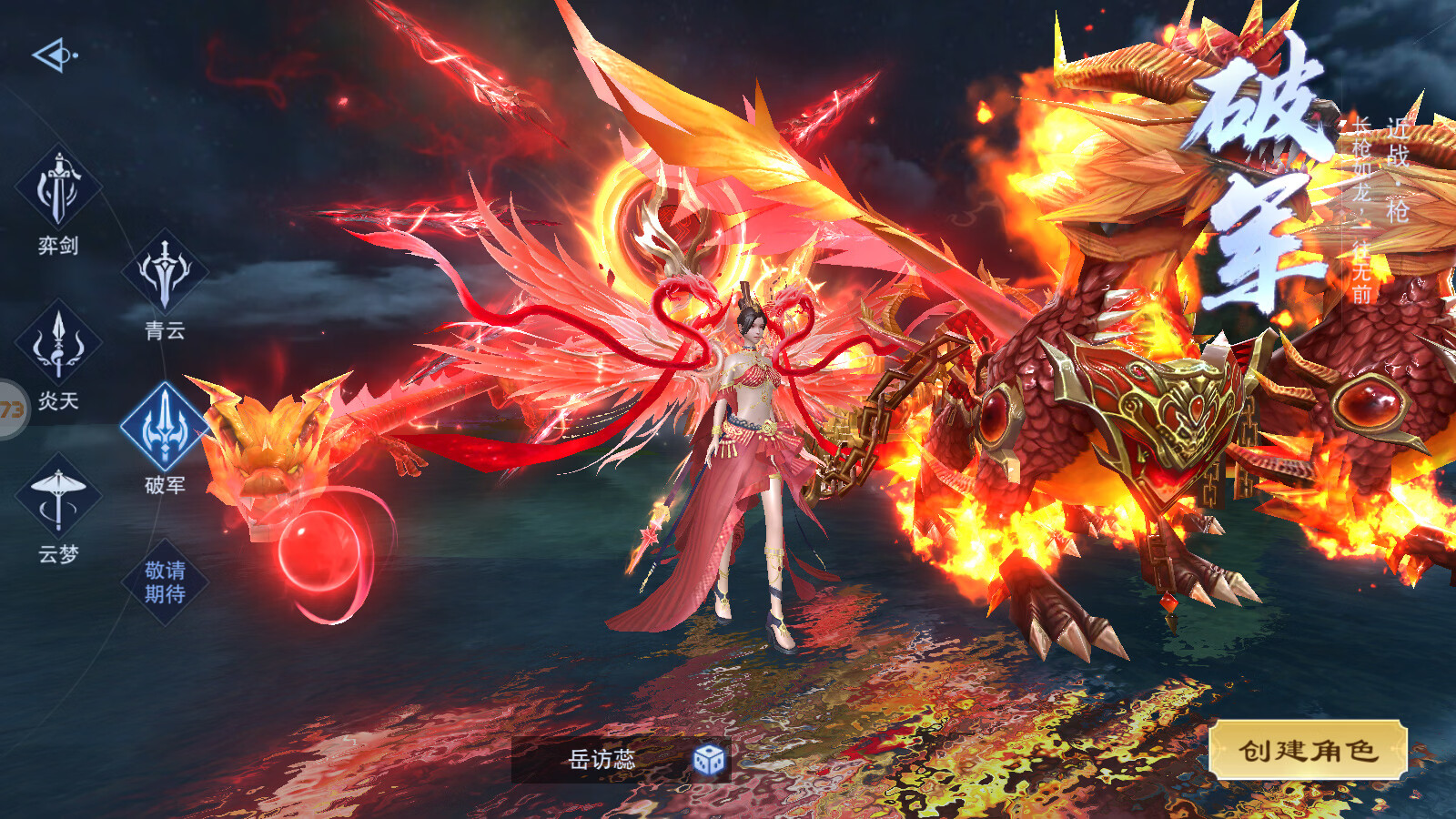This screenshot has height=819, width=1456.
Task: Create the character with 创建角色
Action: click(x=1308, y=751)
